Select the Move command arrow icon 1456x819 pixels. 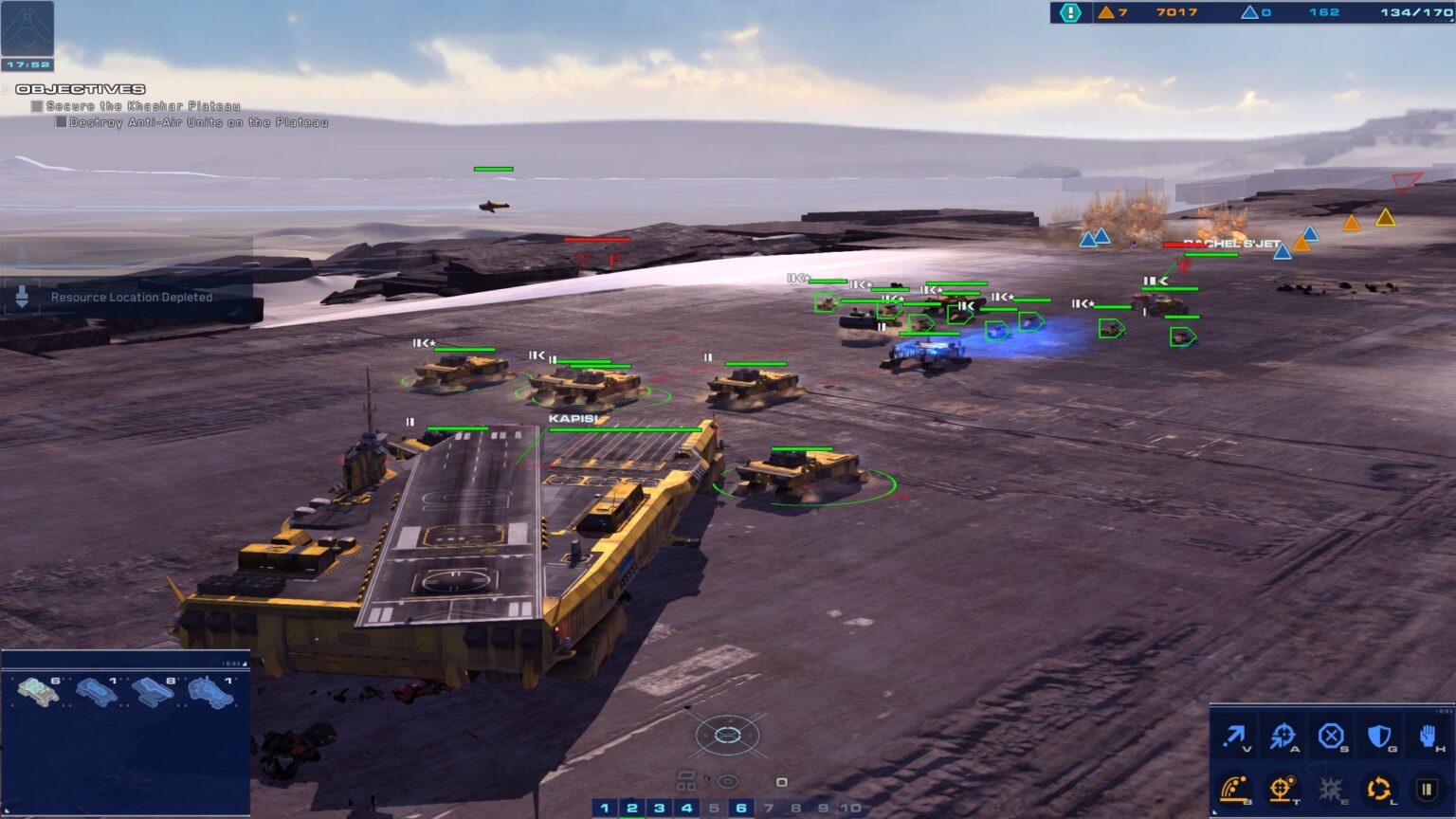pyautogui.click(x=1235, y=736)
